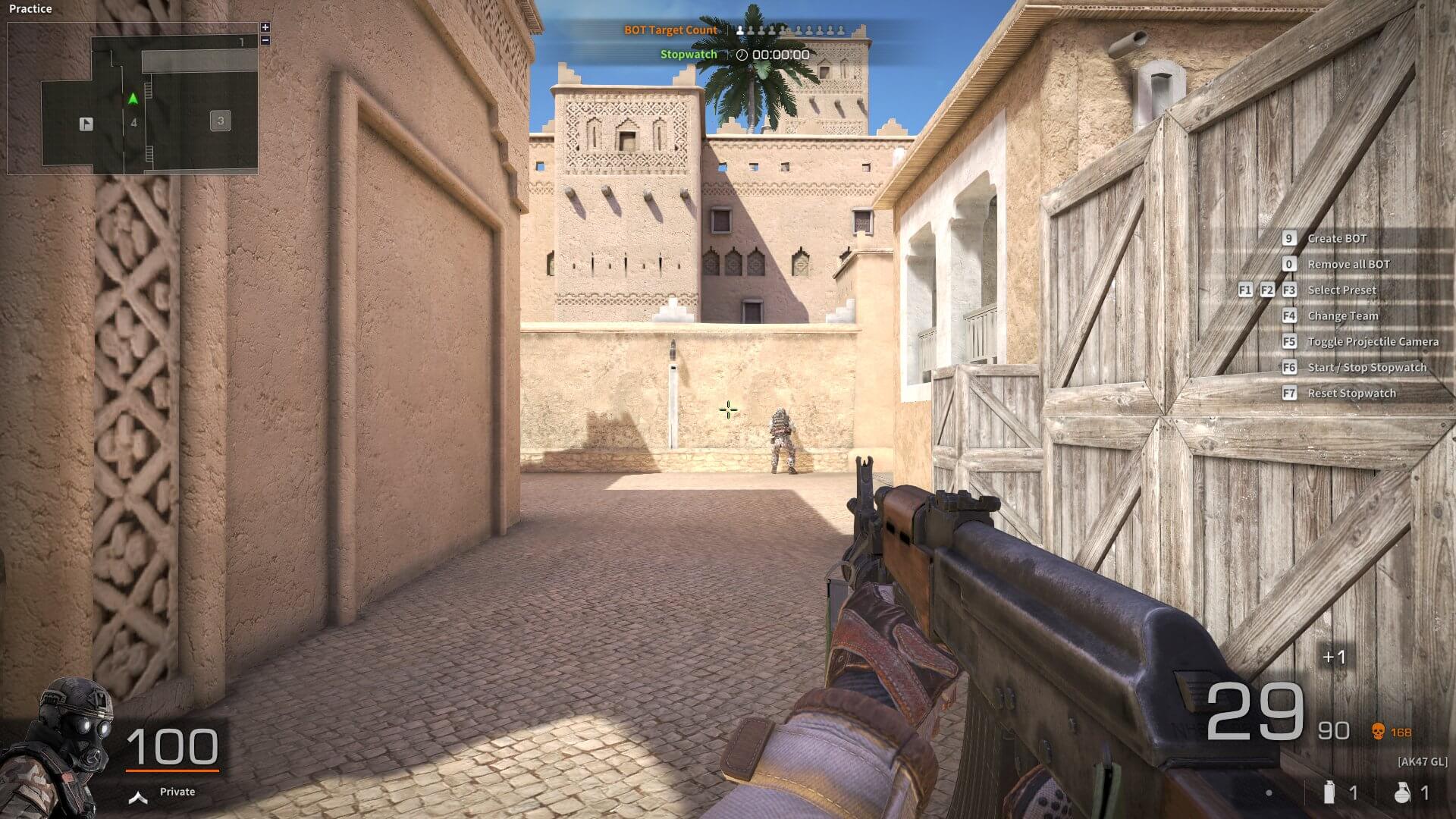Zoom in the minimap with plus button
This screenshot has height=819, width=1456.
pos(265,27)
